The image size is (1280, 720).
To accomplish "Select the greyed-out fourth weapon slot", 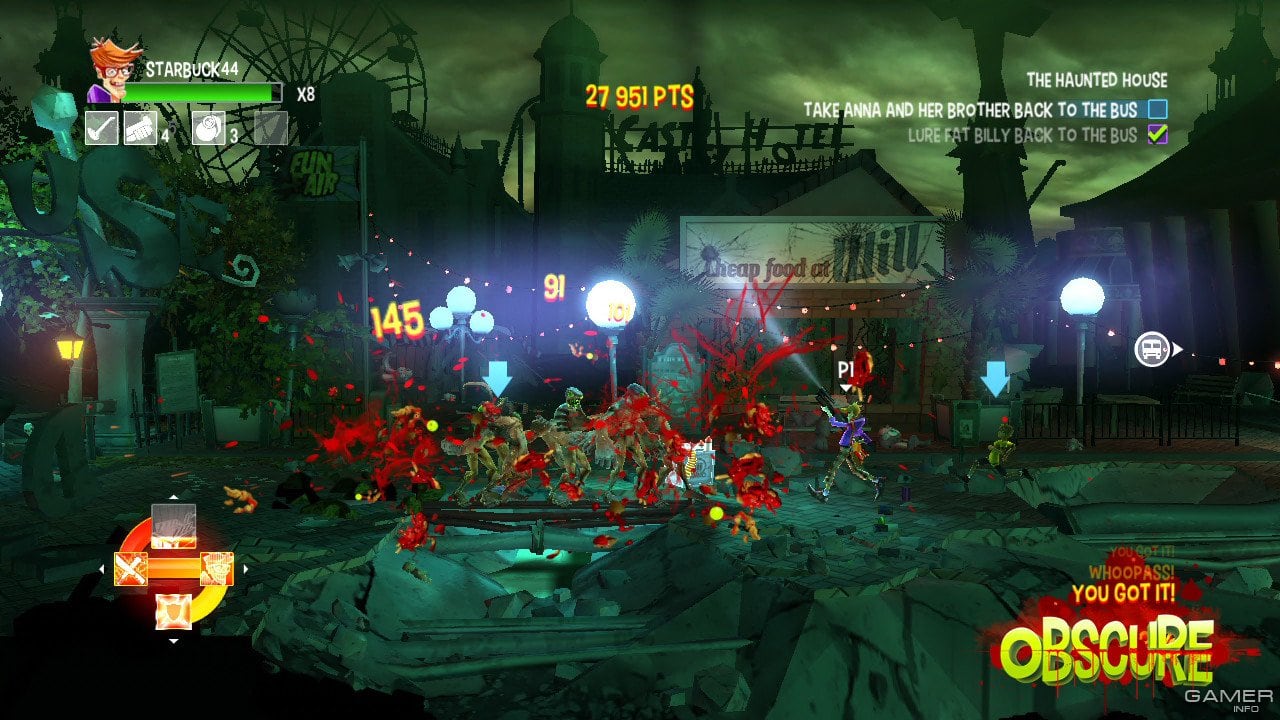I will pyautogui.click(x=270, y=128).
